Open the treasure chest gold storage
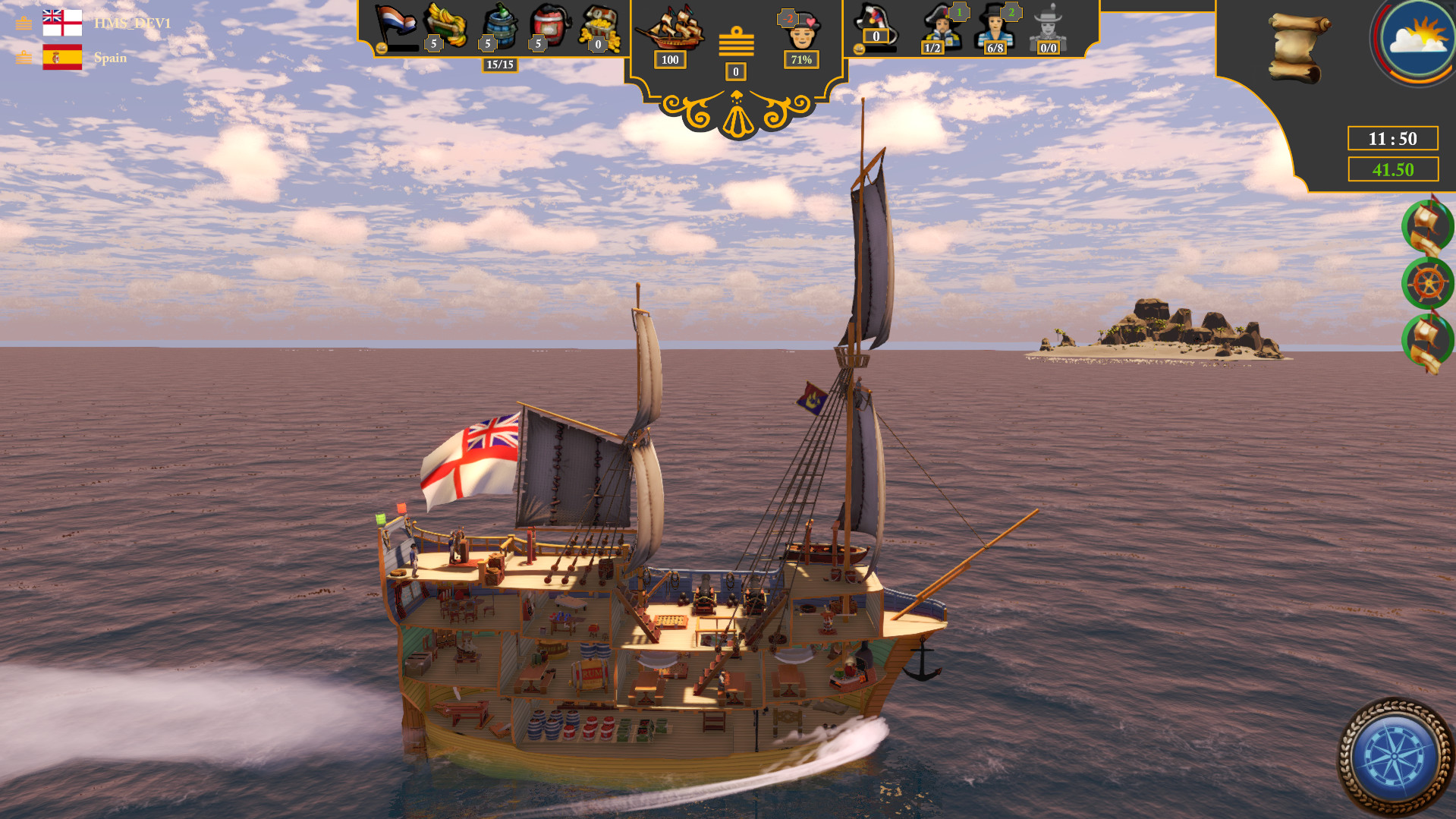This screenshot has height=819, width=1456. pos(605,25)
